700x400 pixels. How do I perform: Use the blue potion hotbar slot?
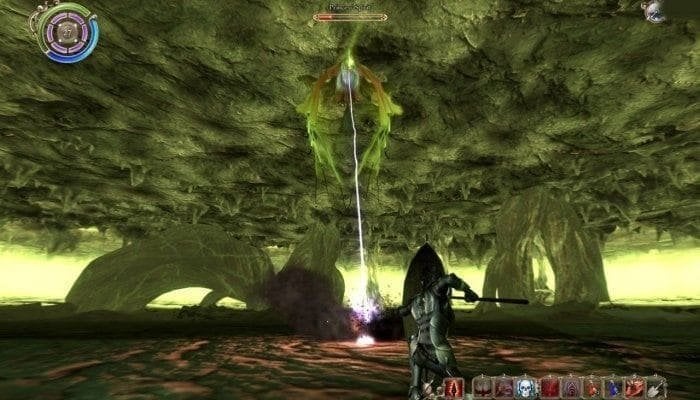(x=612, y=387)
